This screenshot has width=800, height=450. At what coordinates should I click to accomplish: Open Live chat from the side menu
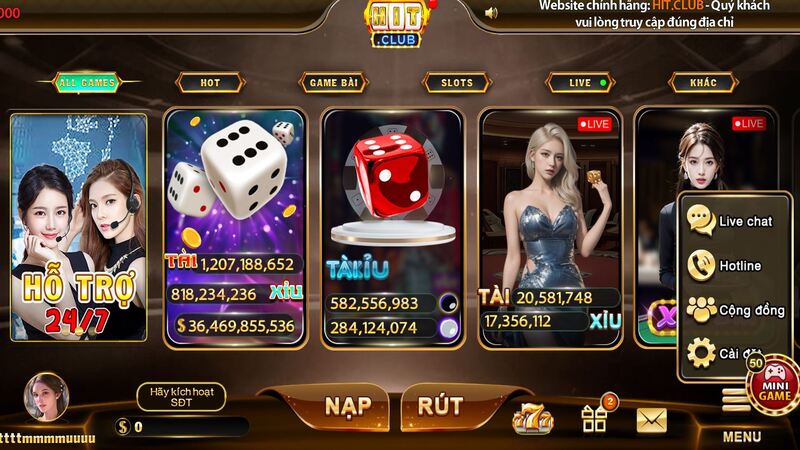coord(732,221)
